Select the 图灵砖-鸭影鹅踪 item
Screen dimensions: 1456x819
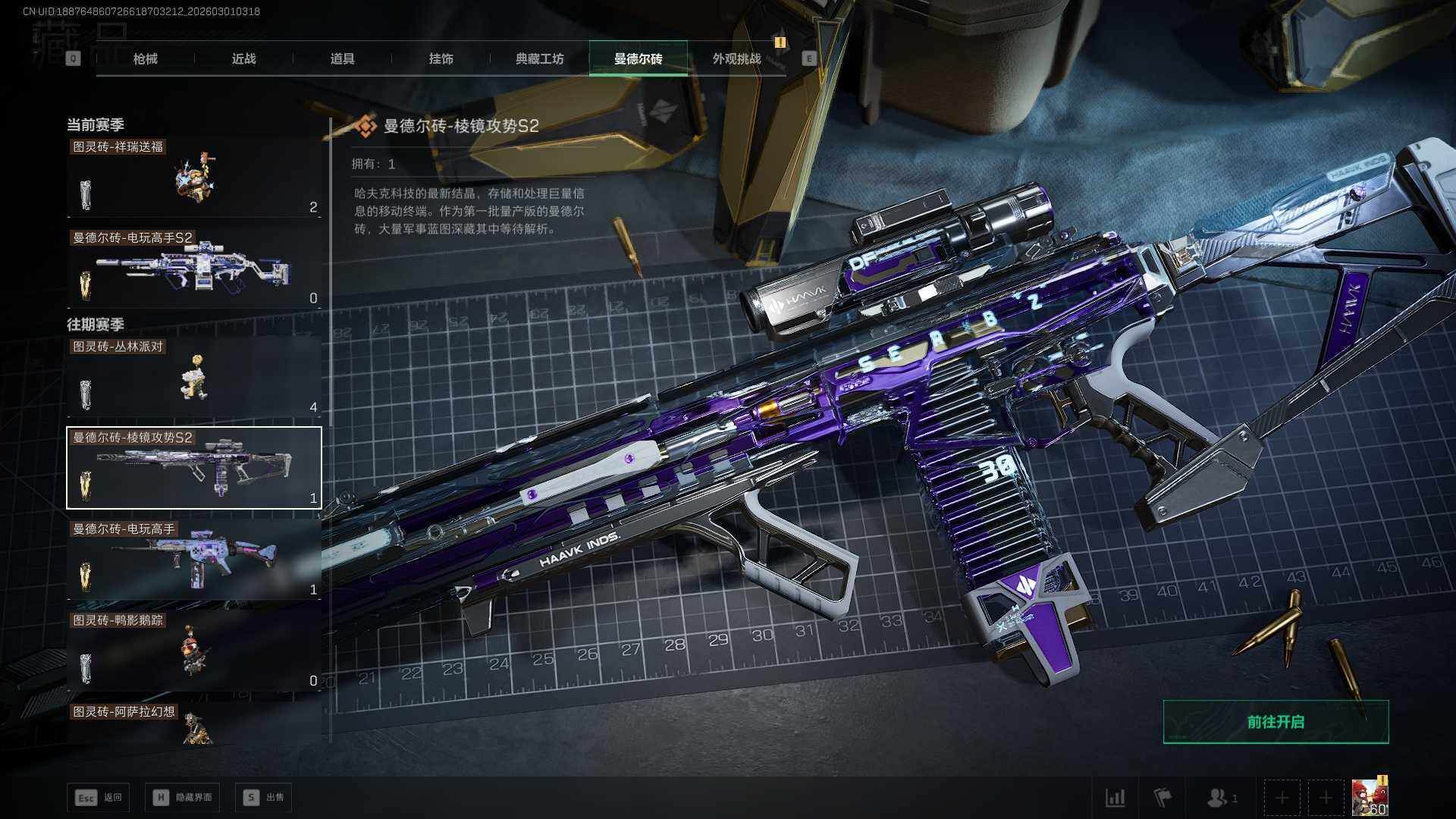194,651
